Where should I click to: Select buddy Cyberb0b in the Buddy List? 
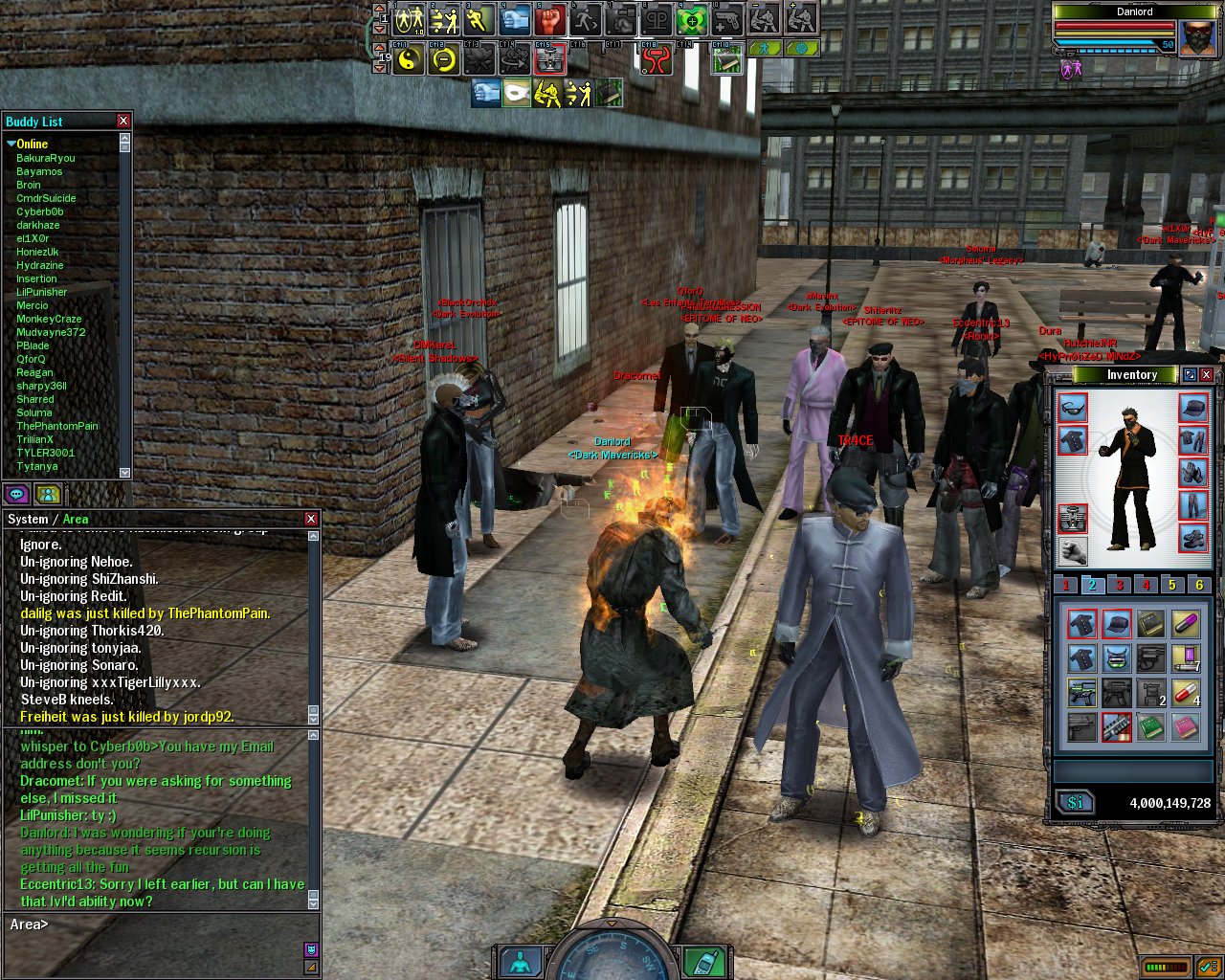pos(39,212)
